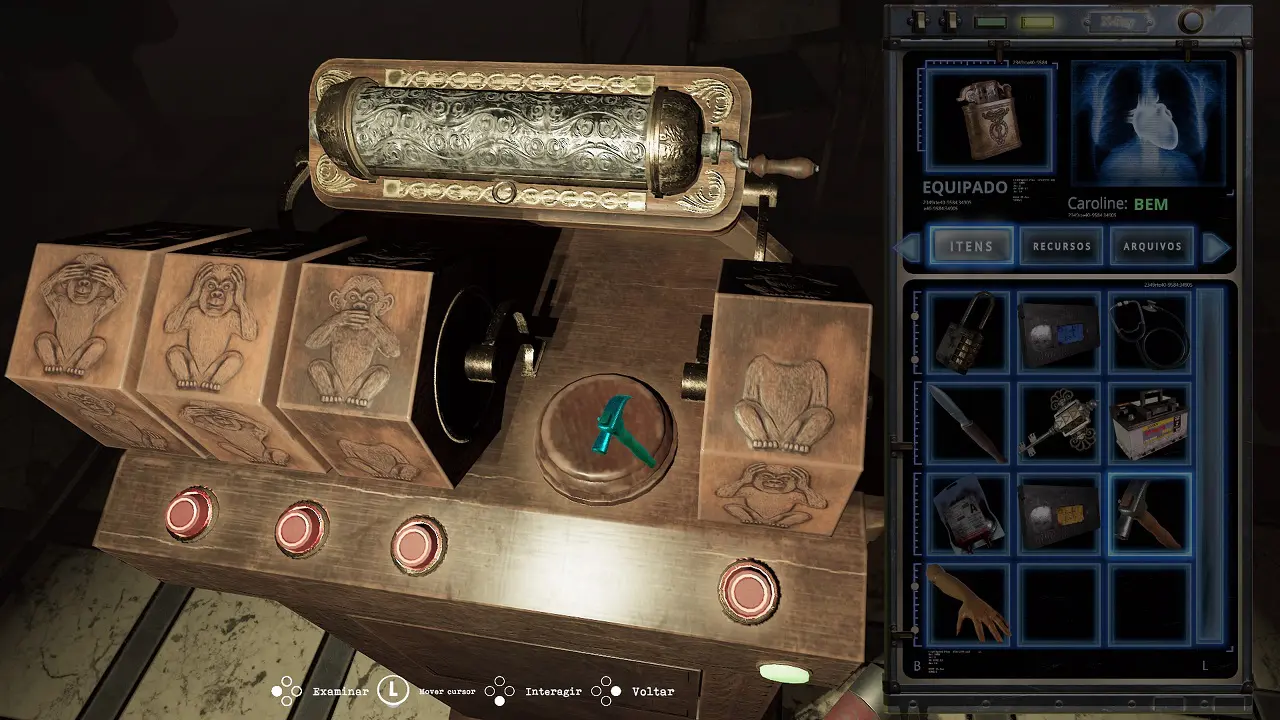The width and height of the screenshot is (1280, 720).
Task: Click the left arrow beside the tabs
Action: (909, 247)
